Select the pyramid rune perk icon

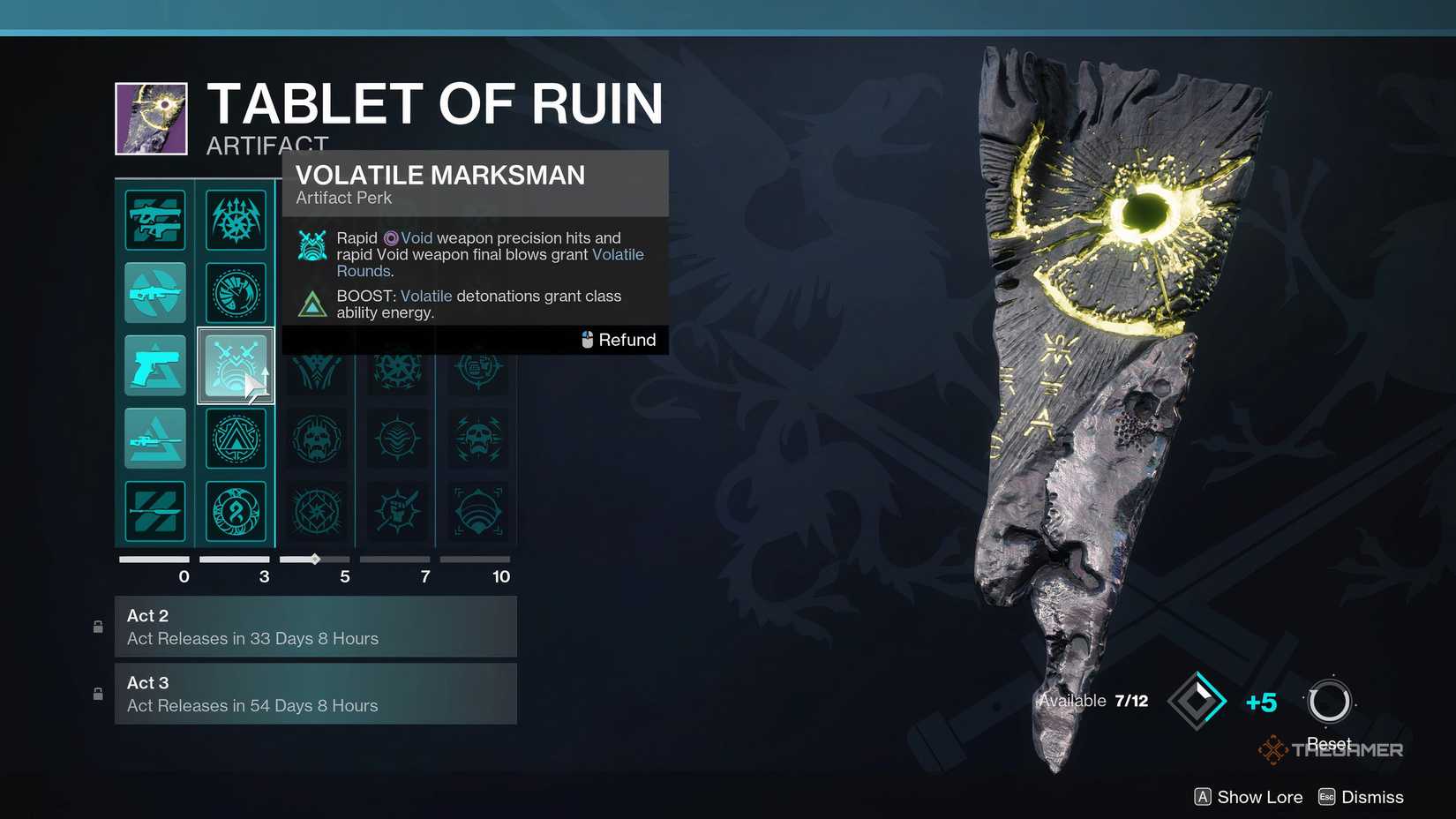[x=236, y=438]
